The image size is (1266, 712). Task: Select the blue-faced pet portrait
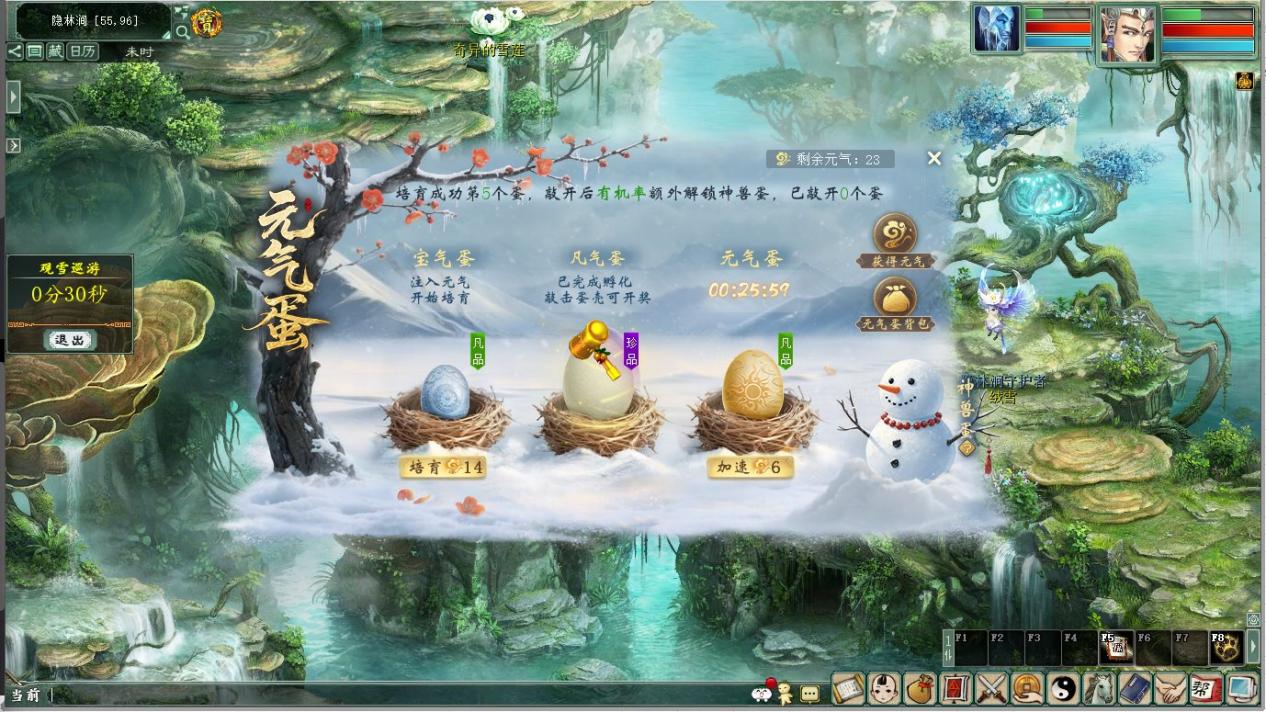[997, 29]
